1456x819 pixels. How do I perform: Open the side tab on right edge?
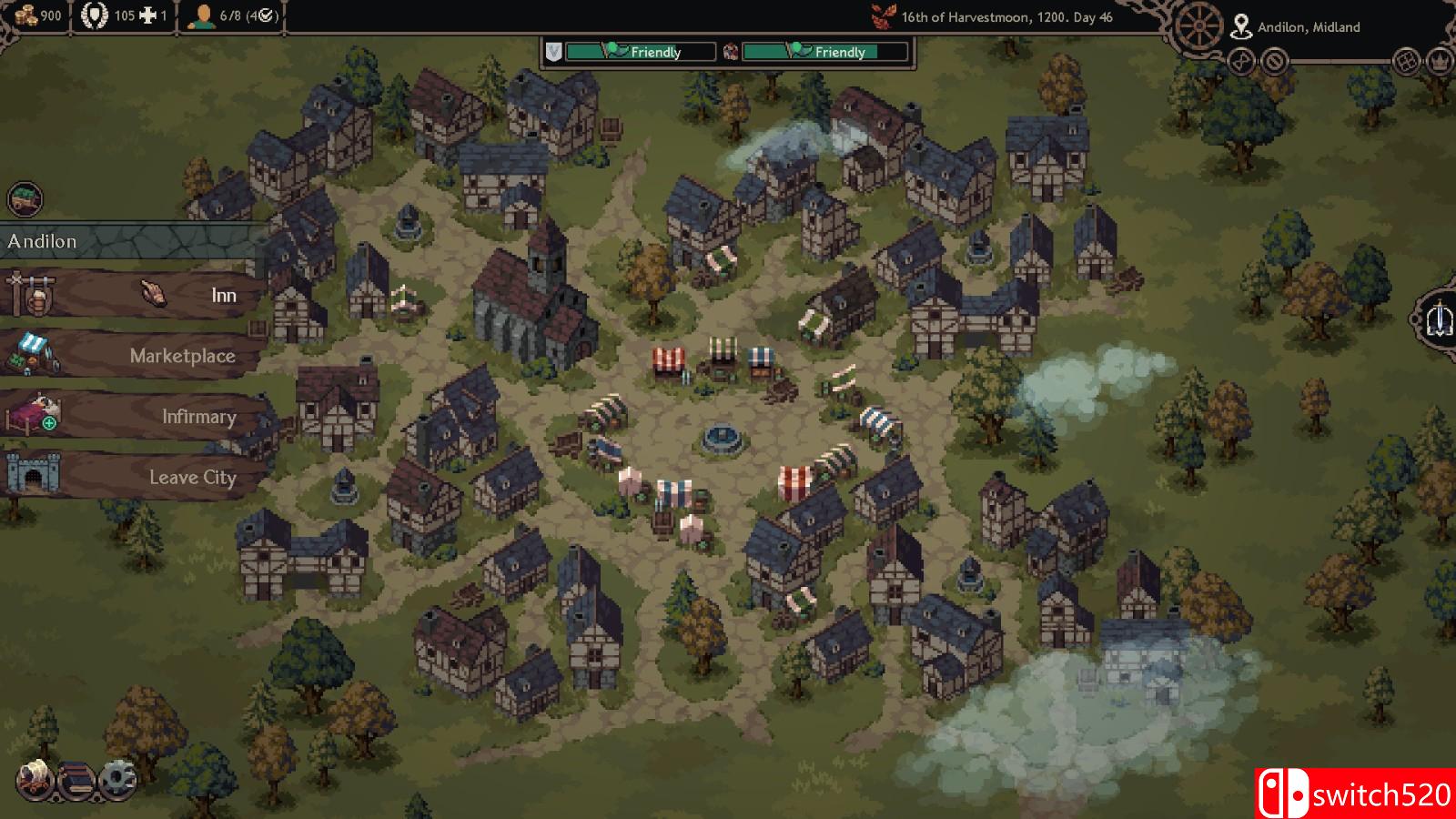click(1438, 319)
